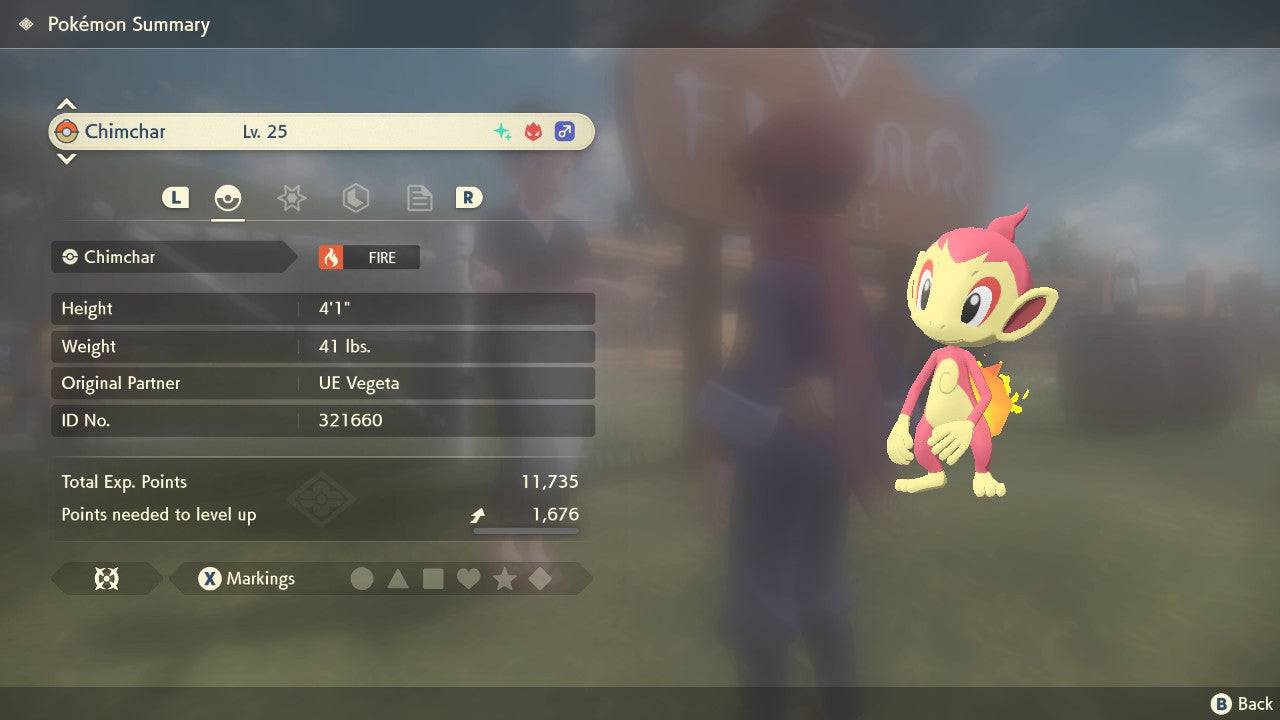
Task: Open the Poké Ball general info tab
Action: (x=229, y=198)
